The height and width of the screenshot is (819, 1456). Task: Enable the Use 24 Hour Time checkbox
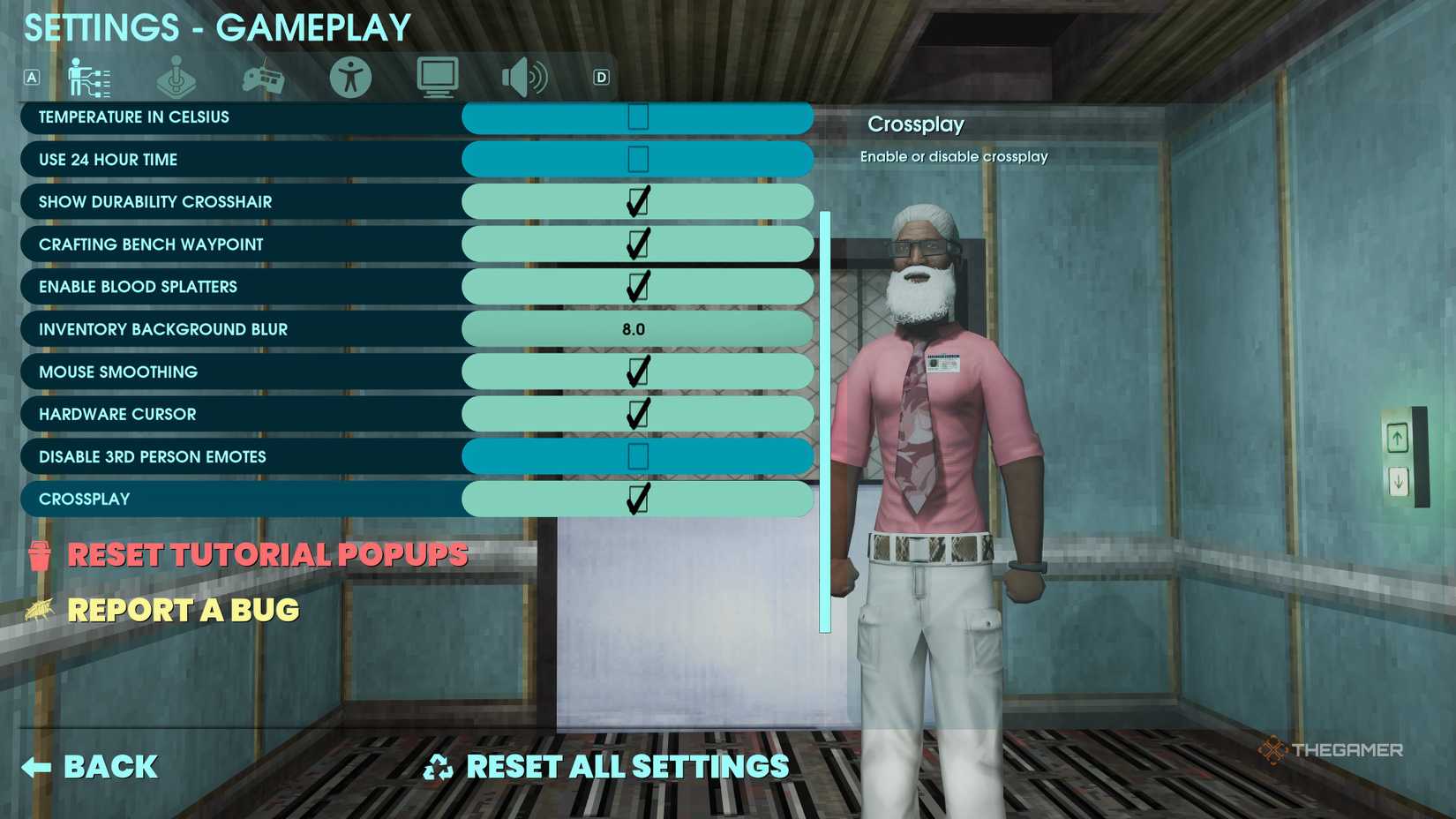click(x=637, y=159)
